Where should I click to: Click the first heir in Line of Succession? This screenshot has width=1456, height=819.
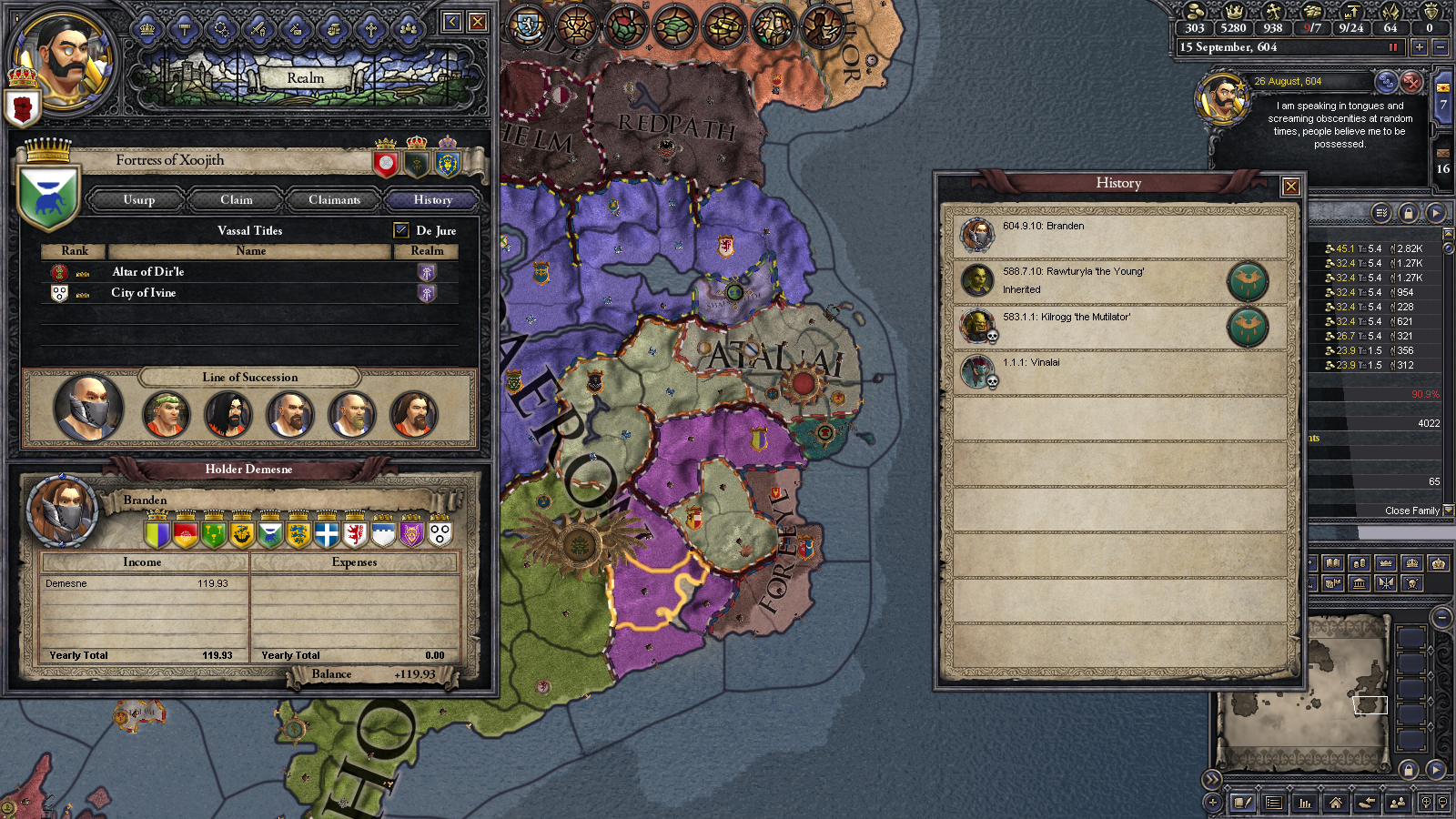tap(87, 409)
